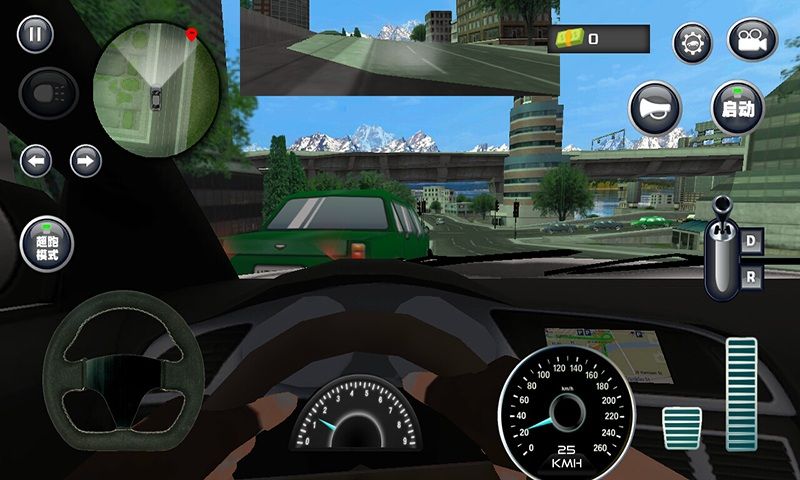Shift the gear lever to R

(x=753, y=275)
